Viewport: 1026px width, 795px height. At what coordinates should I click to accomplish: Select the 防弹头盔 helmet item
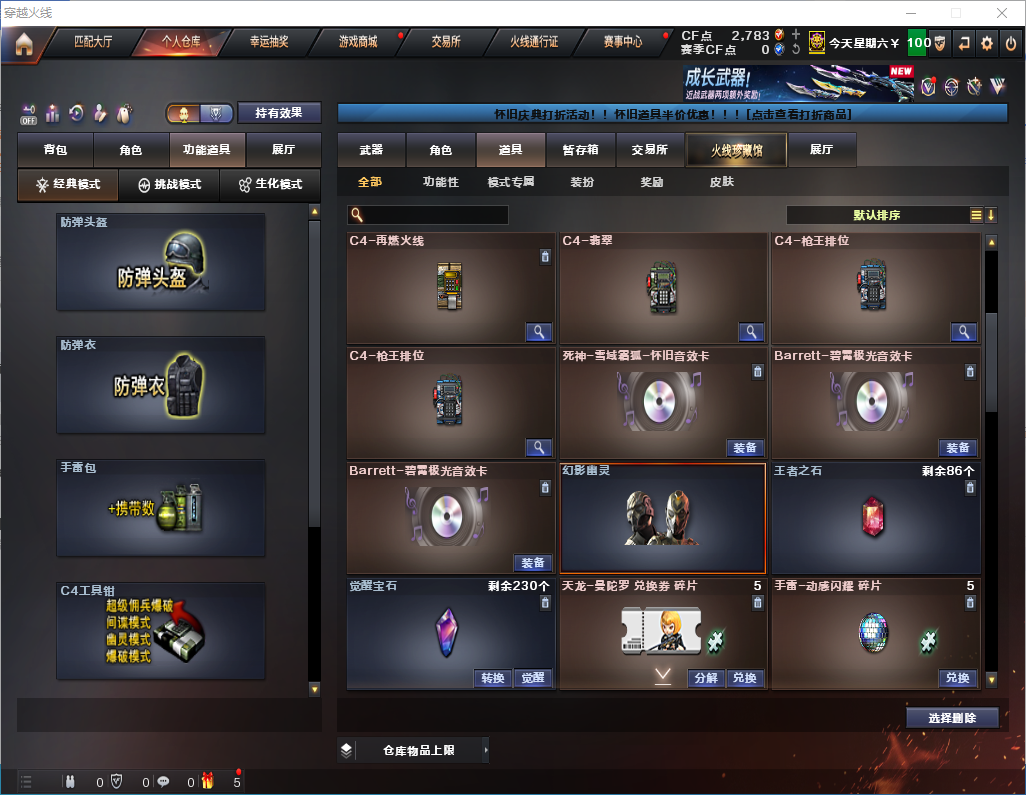click(161, 262)
